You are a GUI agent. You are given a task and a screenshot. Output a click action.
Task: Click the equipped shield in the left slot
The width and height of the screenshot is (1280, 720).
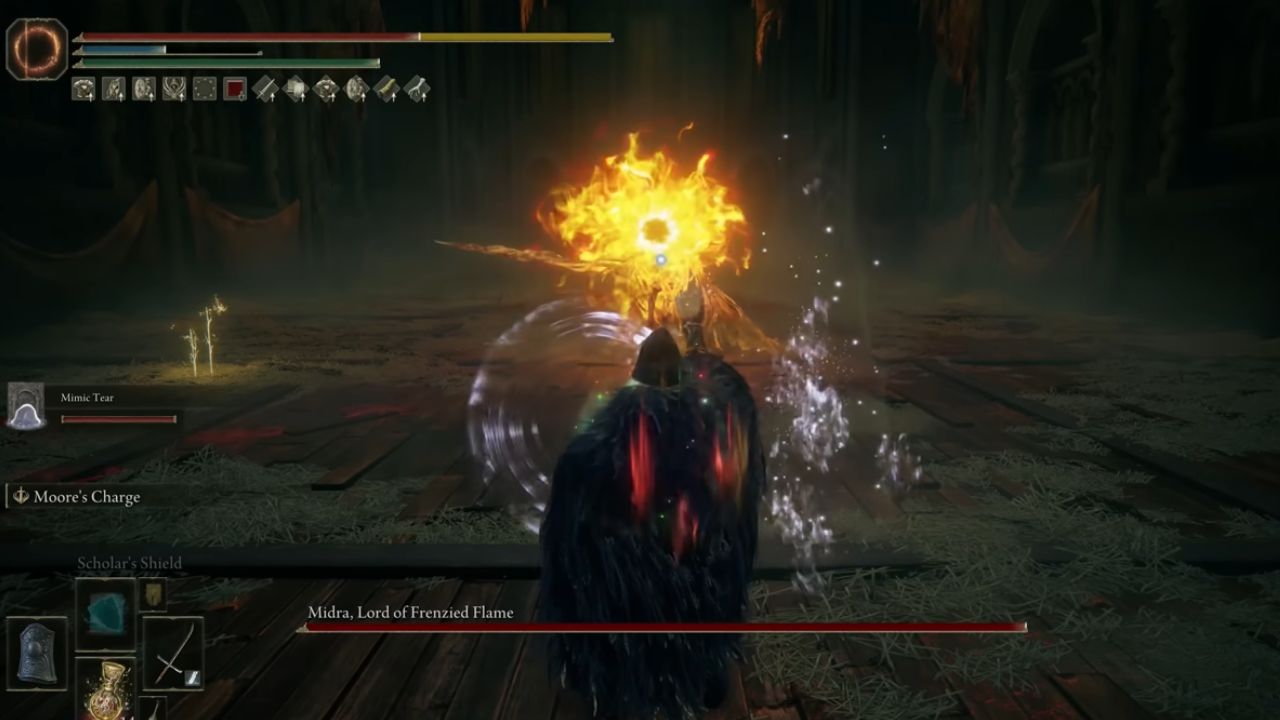[x=35, y=654]
